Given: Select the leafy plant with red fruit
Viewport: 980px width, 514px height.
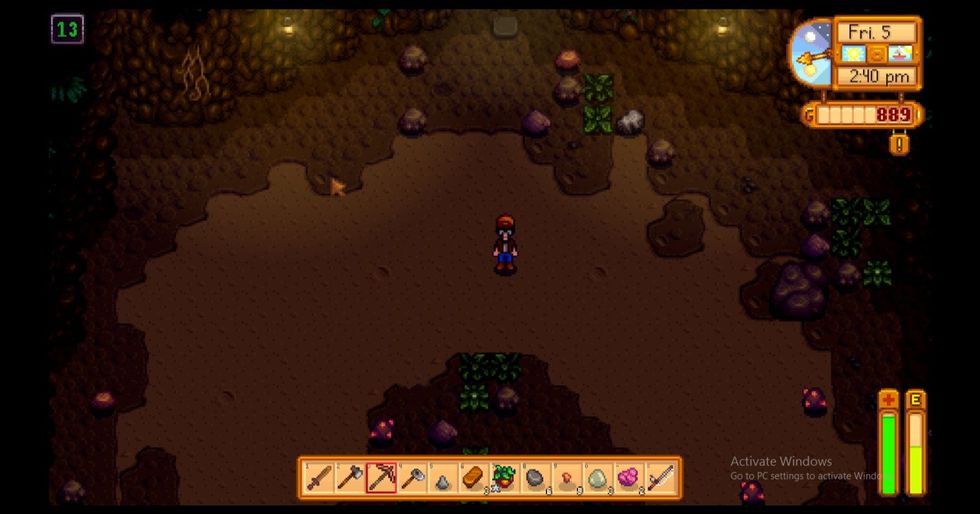Looking at the screenshot, I should click(505, 478).
